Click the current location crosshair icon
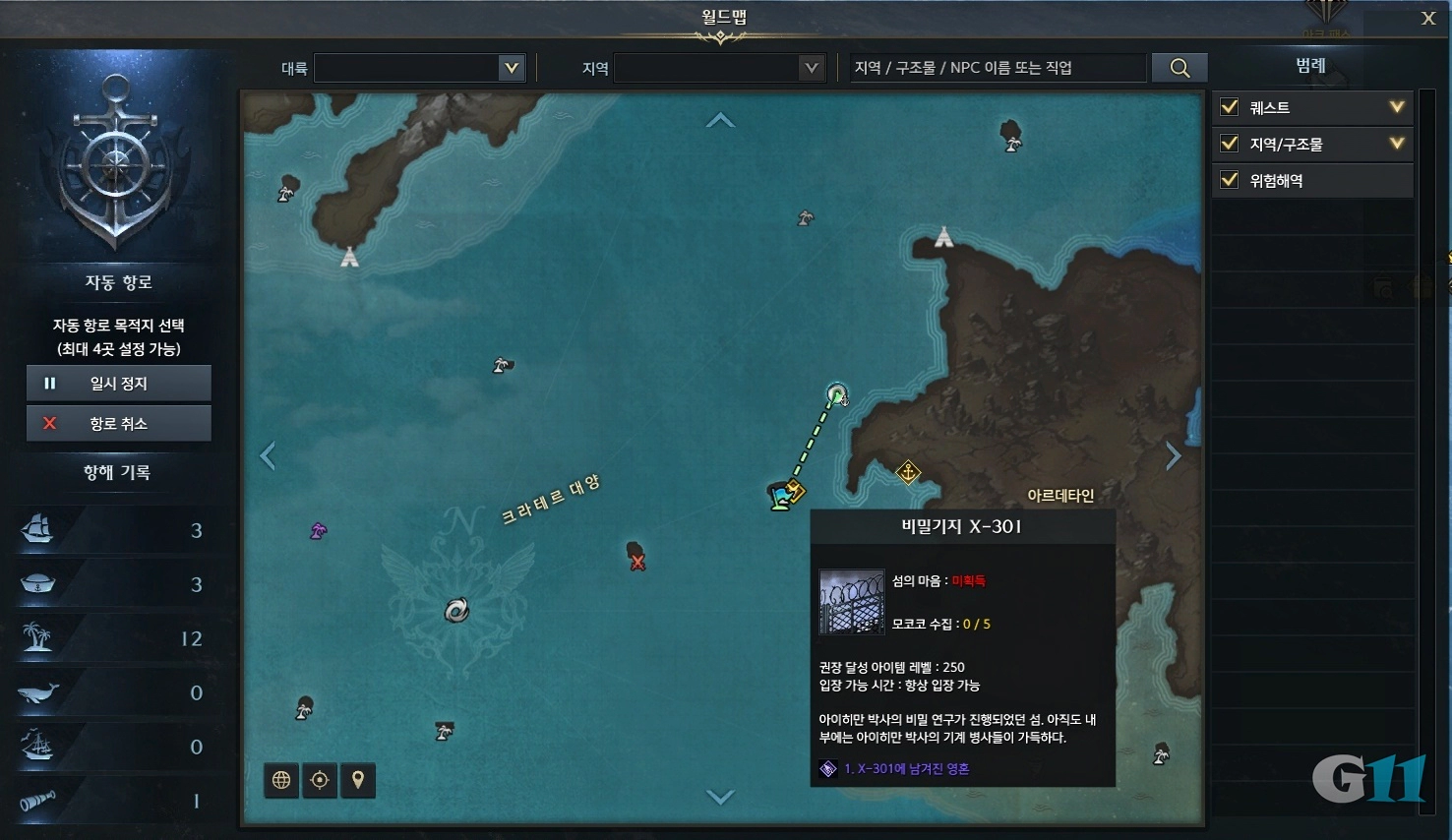1452x840 pixels. pos(319,780)
